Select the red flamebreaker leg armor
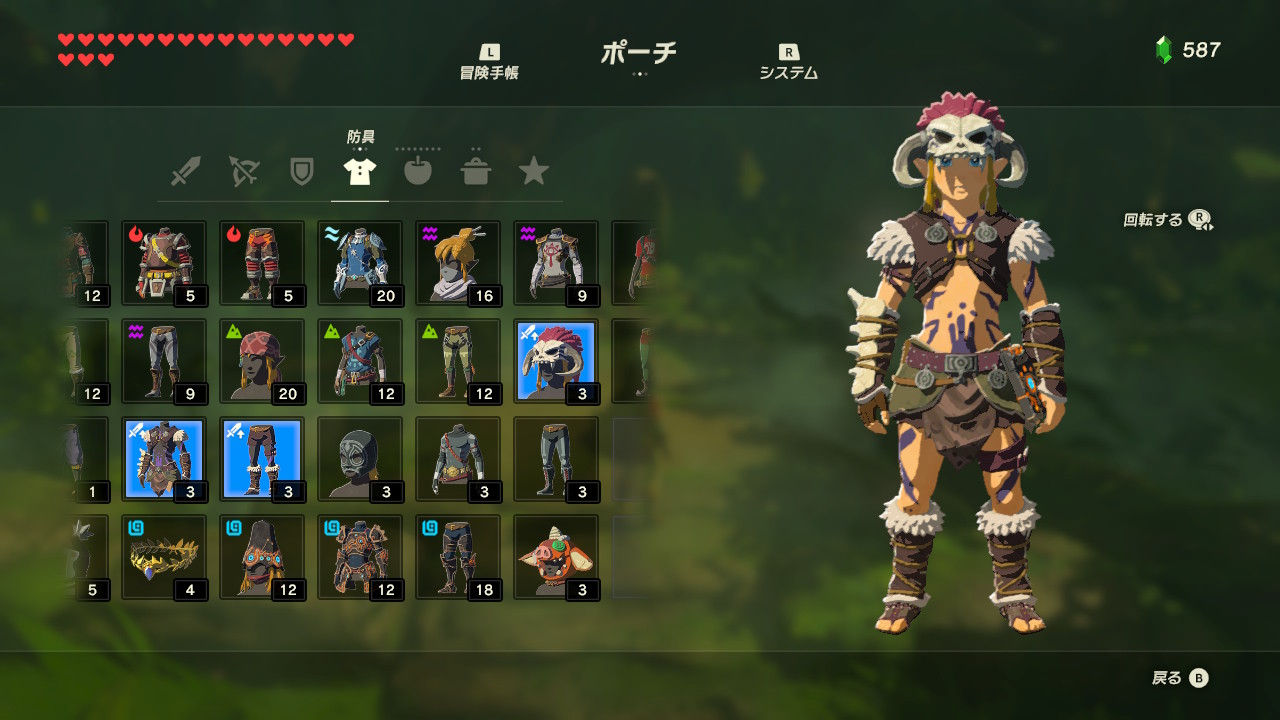This screenshot has width=1280, height=720. pyautogui.click(x=262, y=263)
